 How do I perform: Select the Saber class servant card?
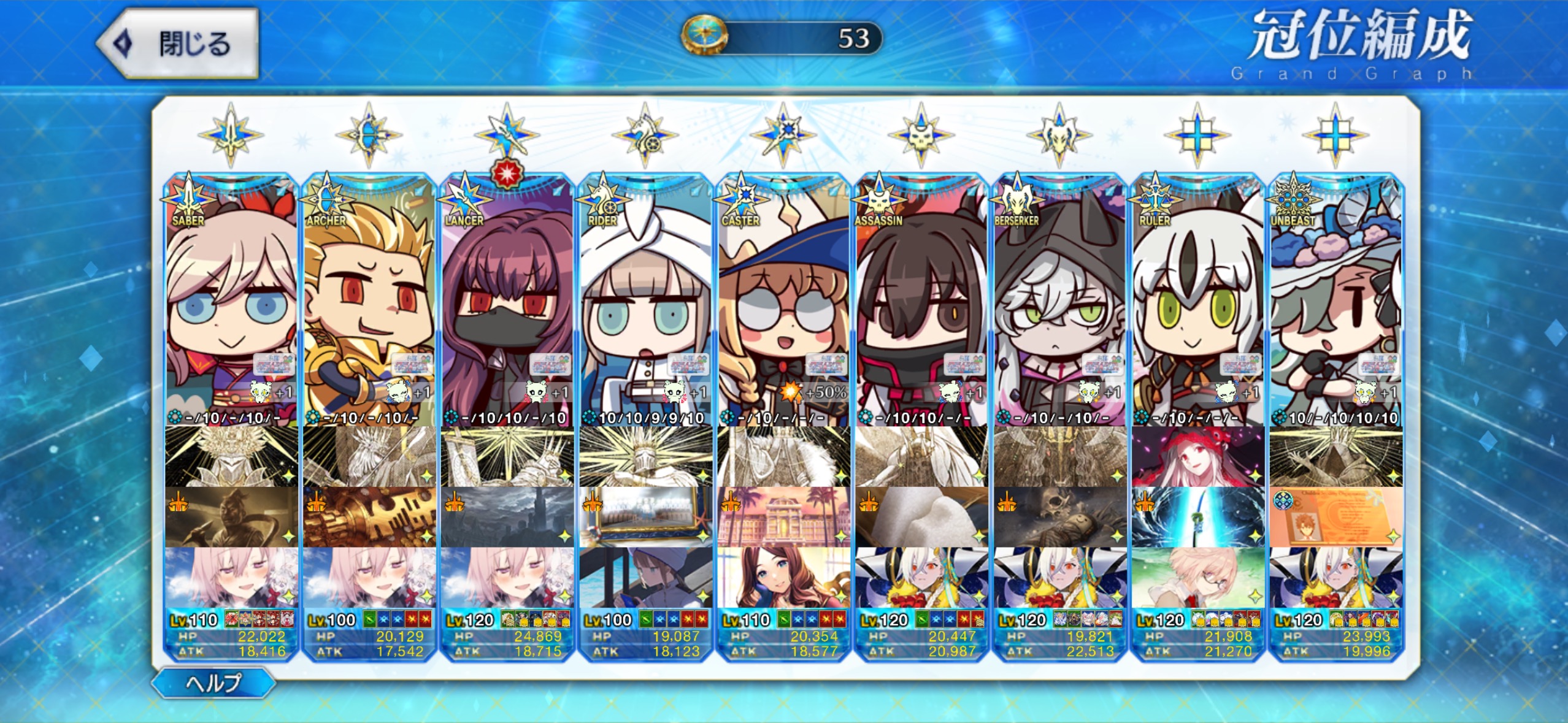tap(231, 307)
